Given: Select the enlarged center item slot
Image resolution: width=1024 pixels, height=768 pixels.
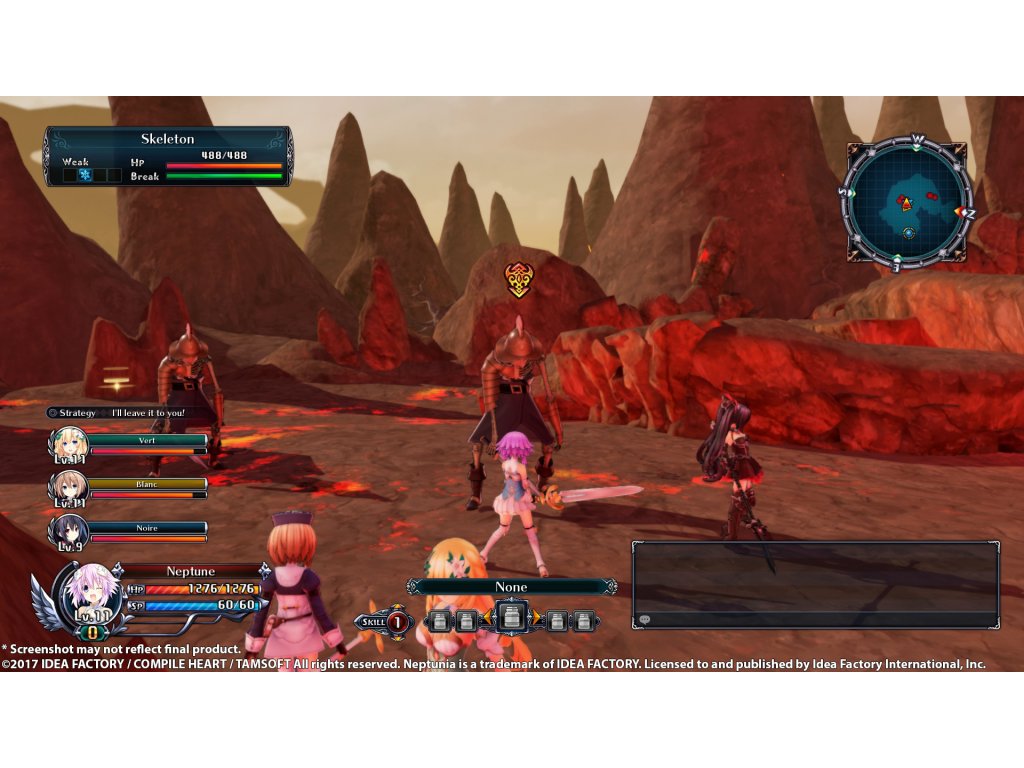Looking at the screenshot, I should 511,618.
